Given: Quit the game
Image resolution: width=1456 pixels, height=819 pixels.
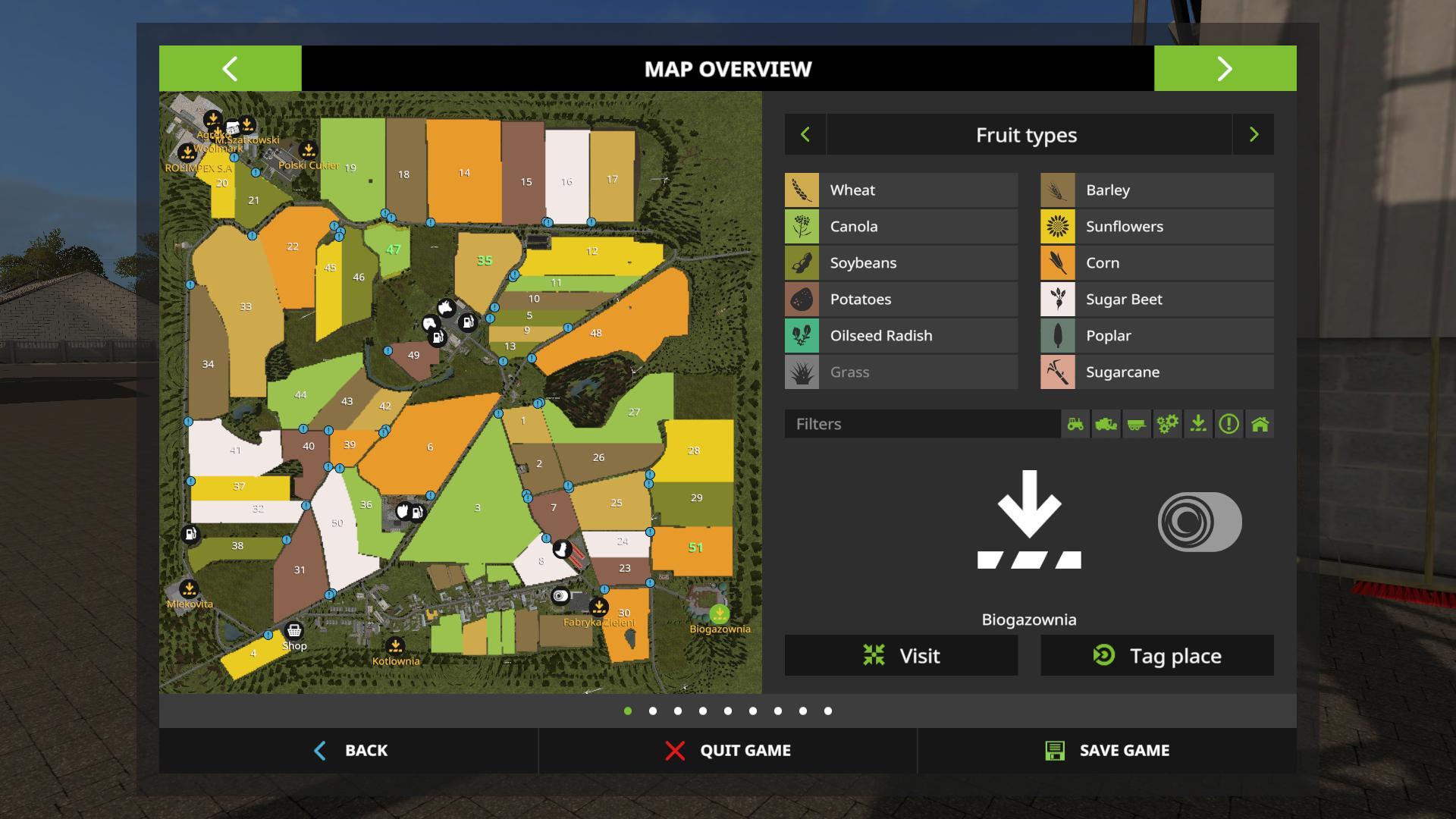Looking at the screenshot, I should point(727,750).
